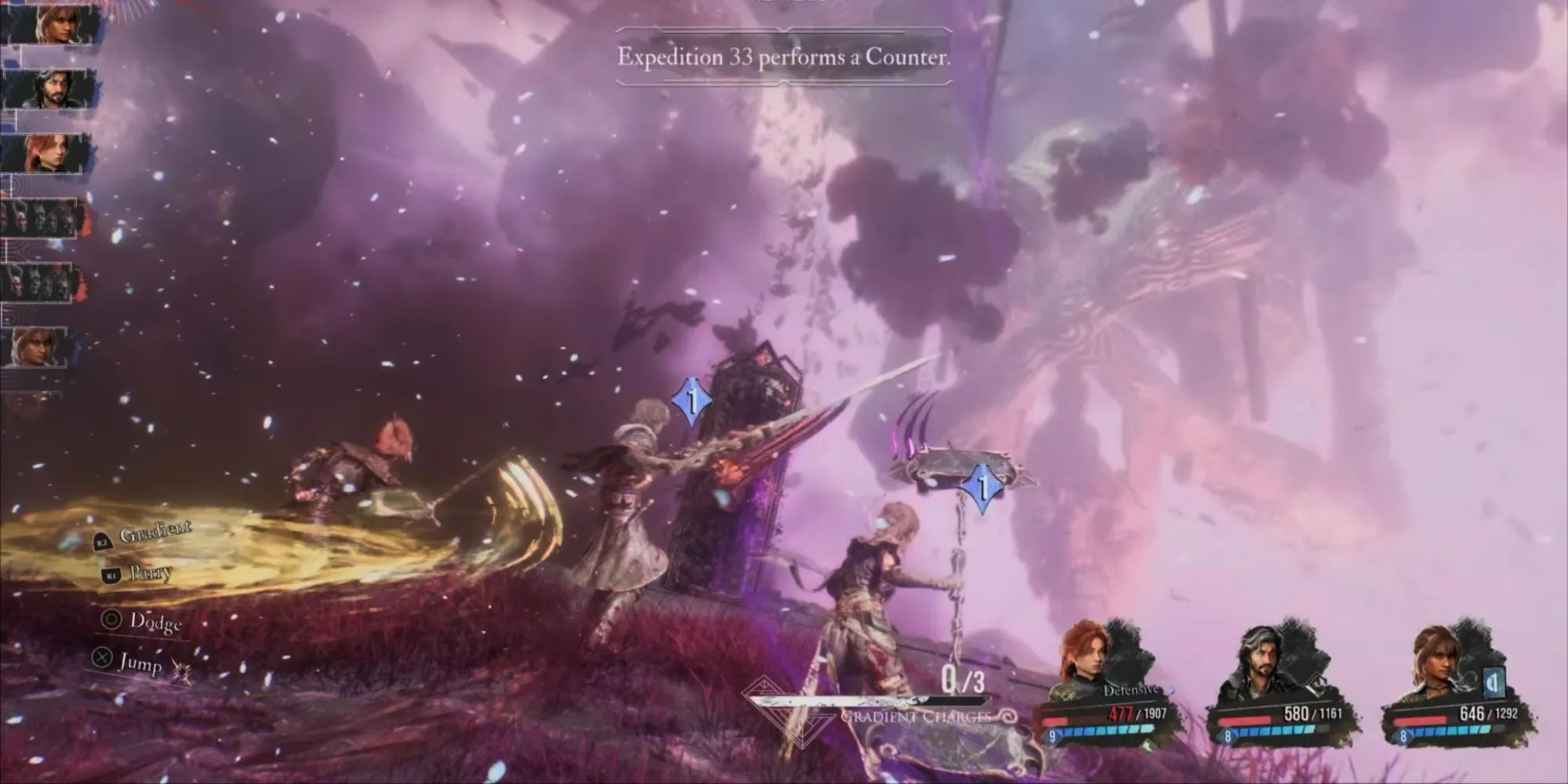Click the bearded man's portrait in turn order
This screenshot has height=784, width=1568.
point(49,90)
